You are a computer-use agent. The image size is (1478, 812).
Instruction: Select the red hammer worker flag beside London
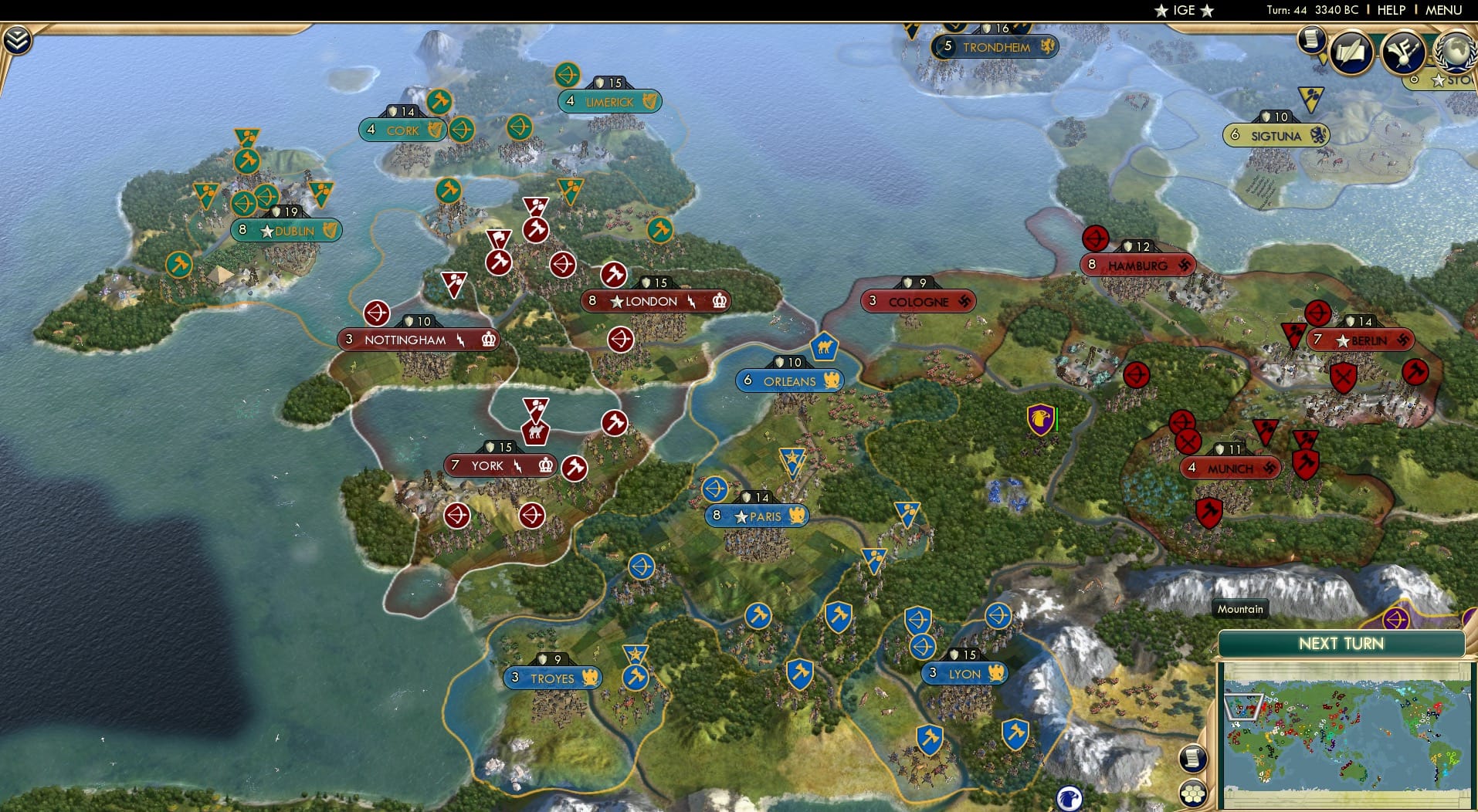click(613, 274)
